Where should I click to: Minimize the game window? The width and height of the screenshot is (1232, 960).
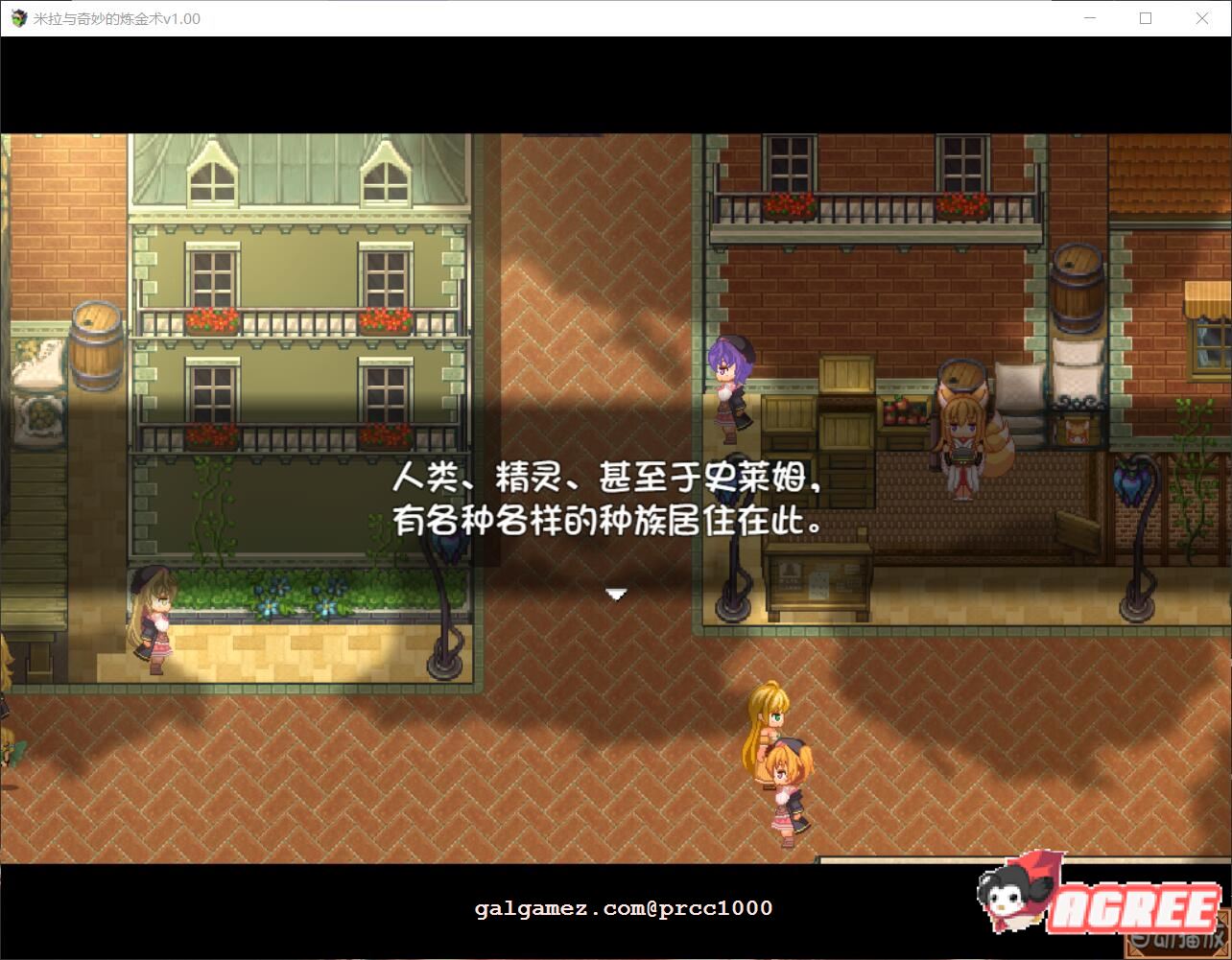1089,18
